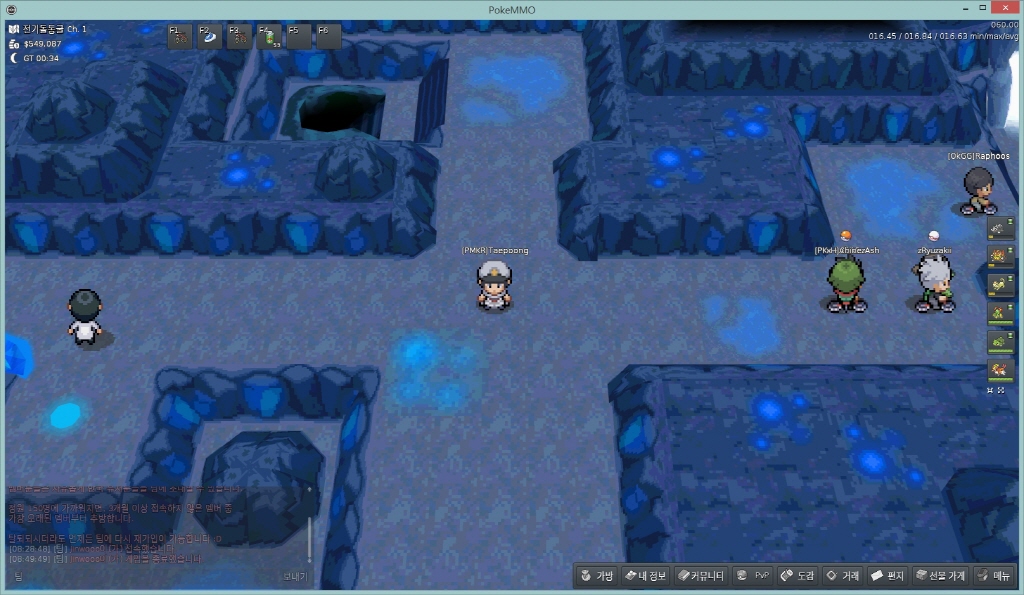Image resolution: width=1024 pixels, height=595 pixels.
Task: Click the 보내기 send button in chat
Action: [295, 576]
